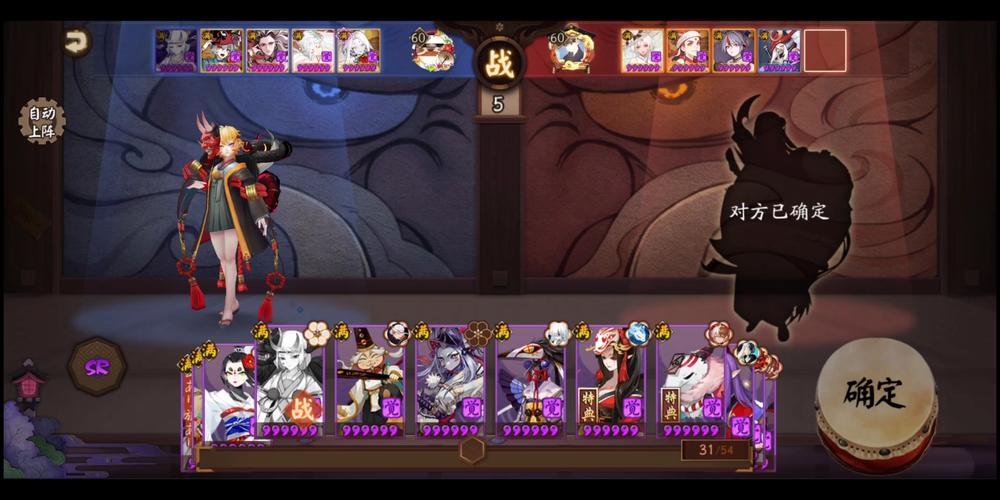Open the SR rarity filter
This screenshot has width=1000, height=500.
96,367
